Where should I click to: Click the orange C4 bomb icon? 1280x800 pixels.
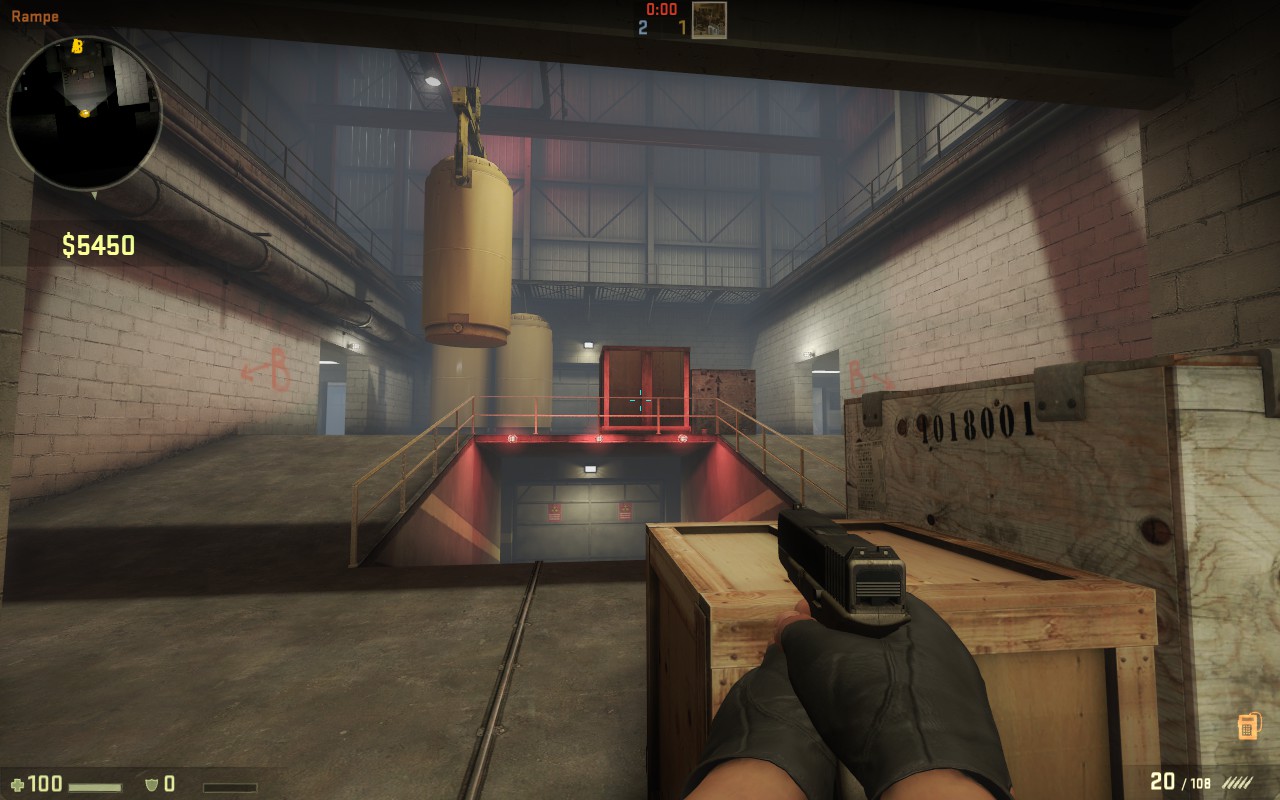point(1246,726)
